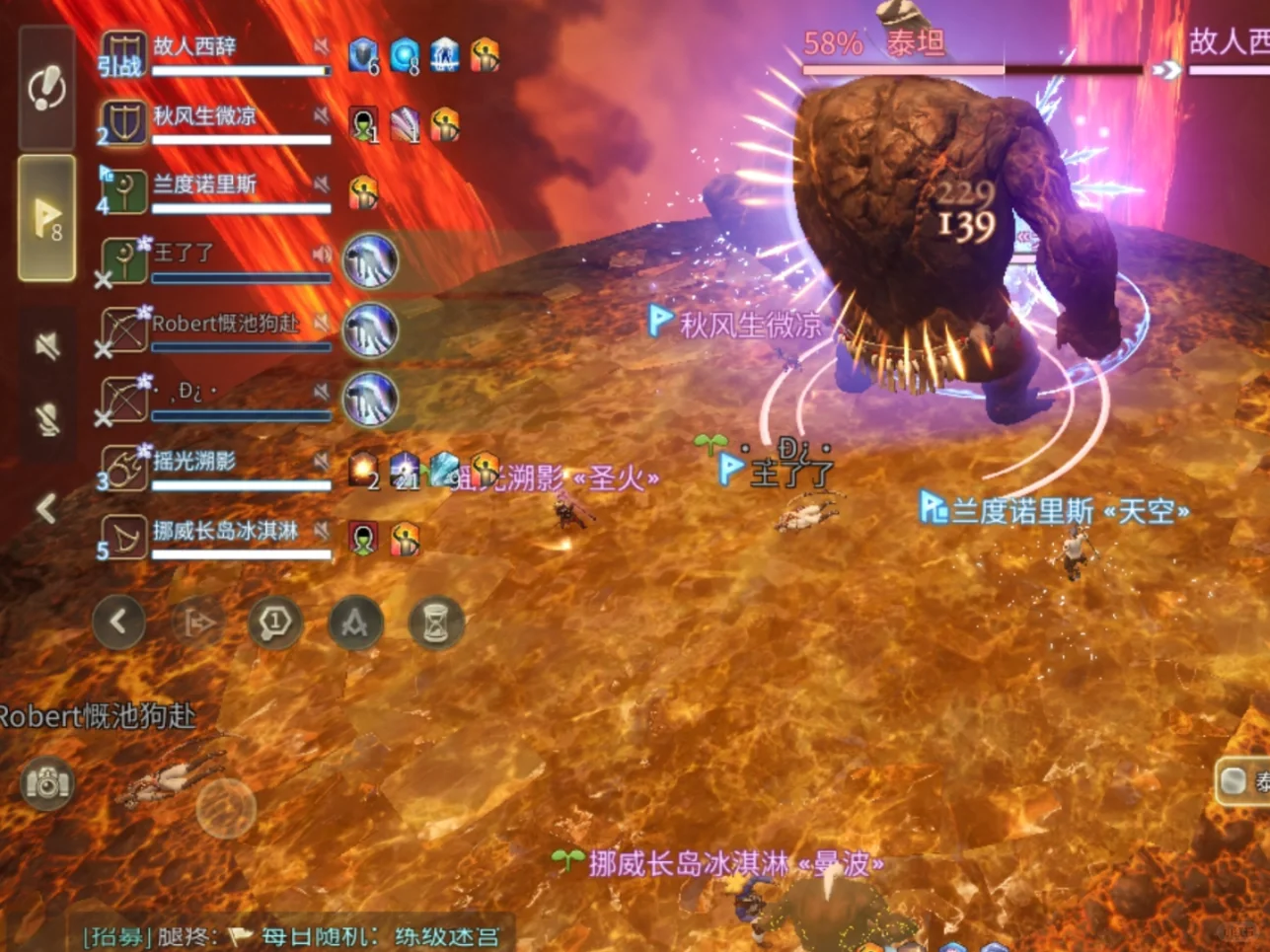Viewport: 1270px width, 952px height.
Task: Toggle the muted speaker in the sidebar
Action: click(x=46, y=345)
